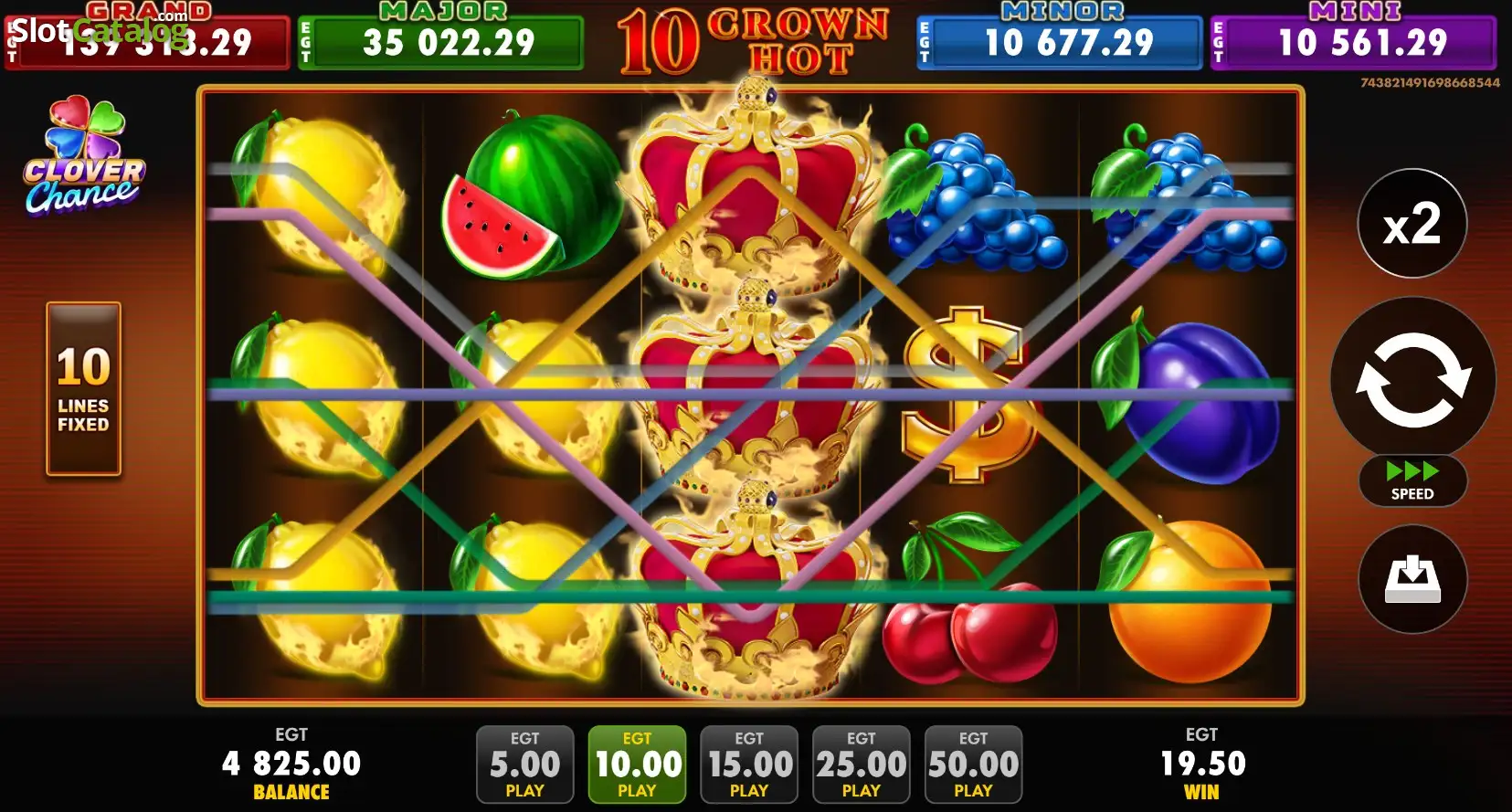Select the 5.00 play bet
Viewport: 1512px width, 812px height.
point(524,765)
